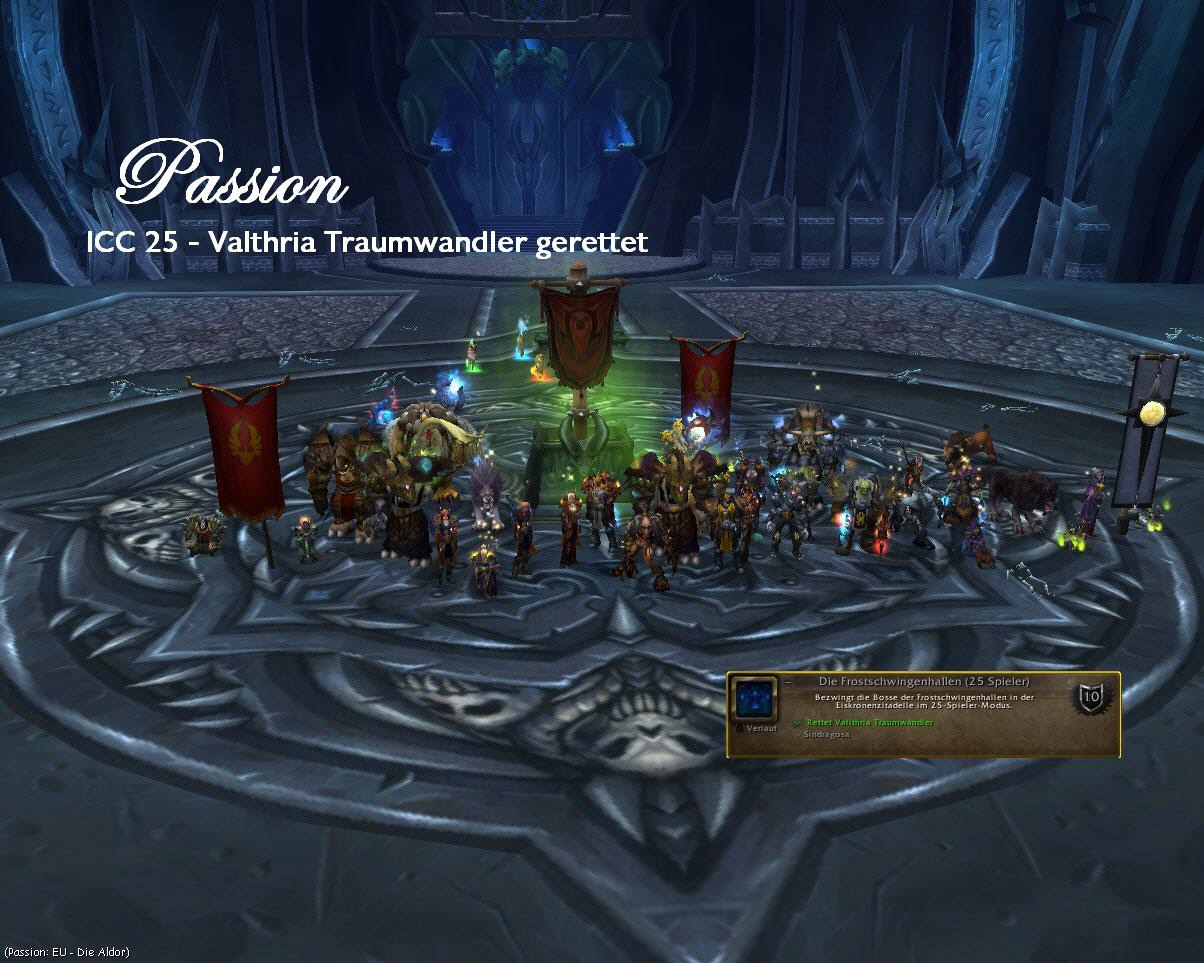Screen dimensions: 1204x963
Task: Toggle the Verlauf tracking checkbox
Action: click(740, 728)
